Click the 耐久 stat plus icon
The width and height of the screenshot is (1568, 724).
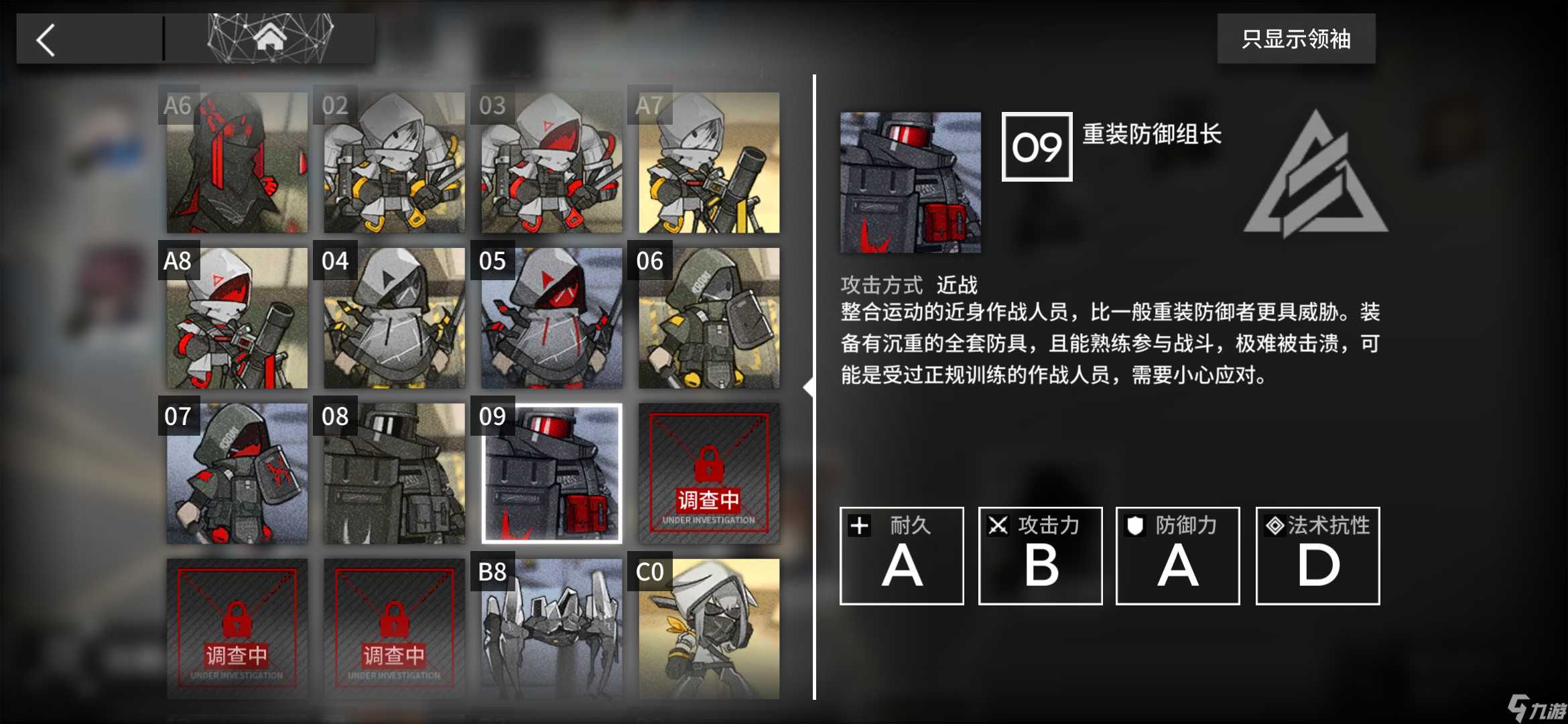860,526
